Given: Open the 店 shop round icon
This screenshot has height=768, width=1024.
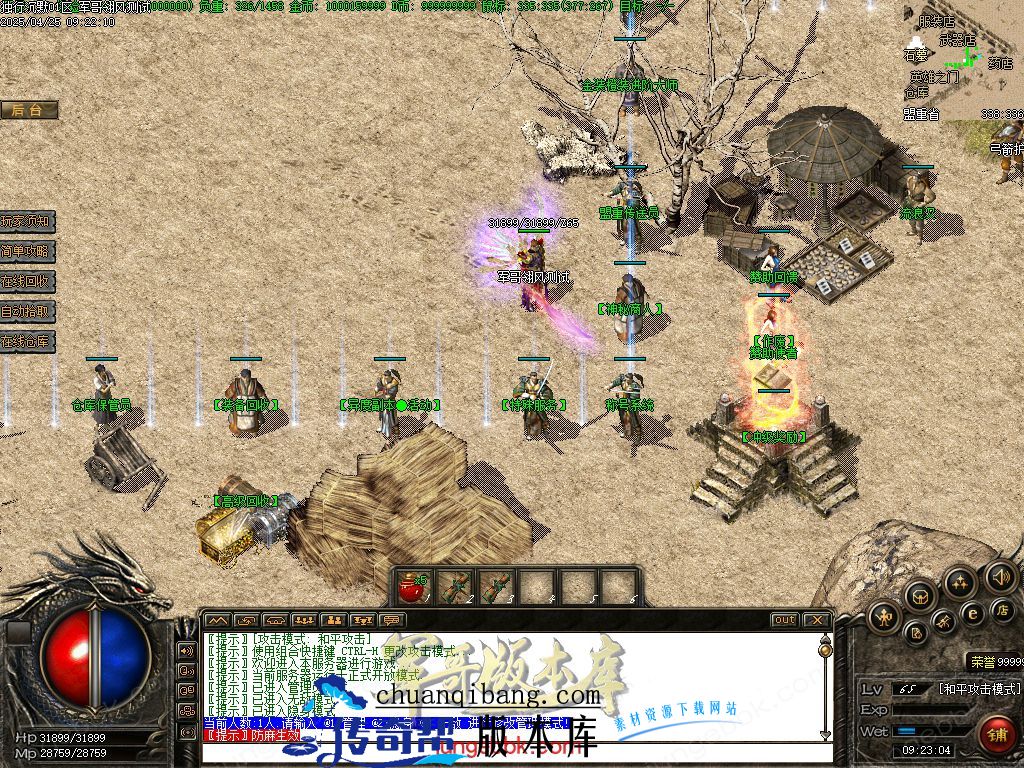Looking at the screenshot, I should coord(1002,608).
